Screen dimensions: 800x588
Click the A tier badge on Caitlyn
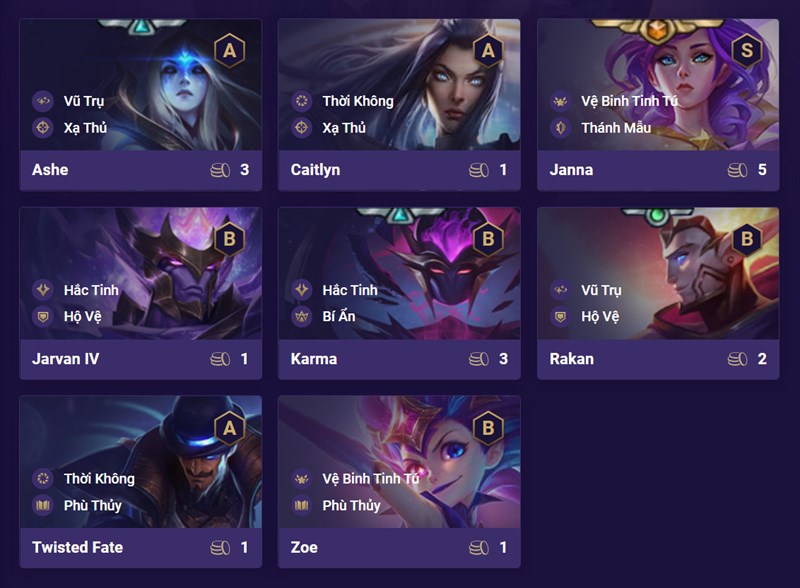coord(488,51)
